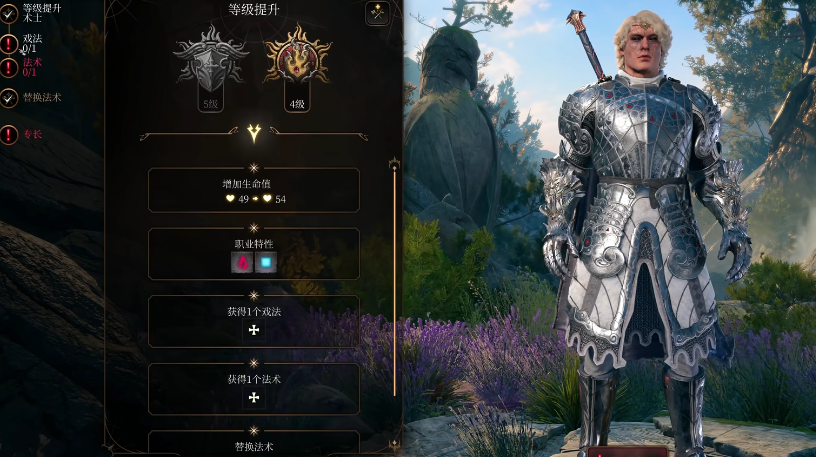Select the 戏法 step in the sidebar

click(x=30, y=42)
